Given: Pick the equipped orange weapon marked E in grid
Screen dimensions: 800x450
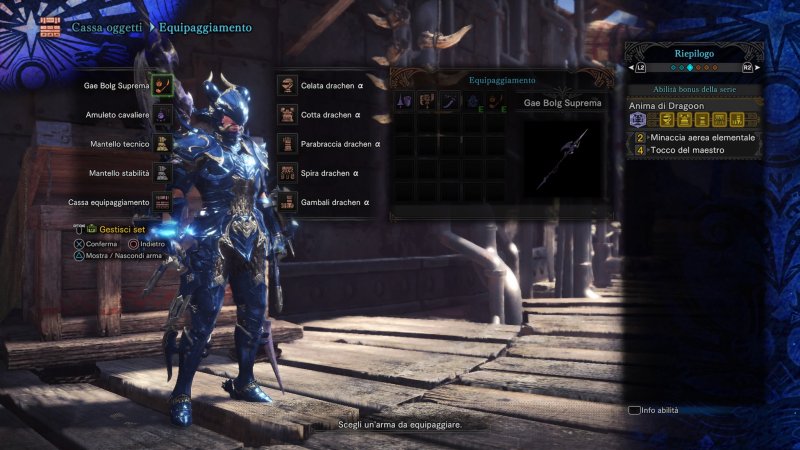Looking at the screenshot, I should pos(495,102).
